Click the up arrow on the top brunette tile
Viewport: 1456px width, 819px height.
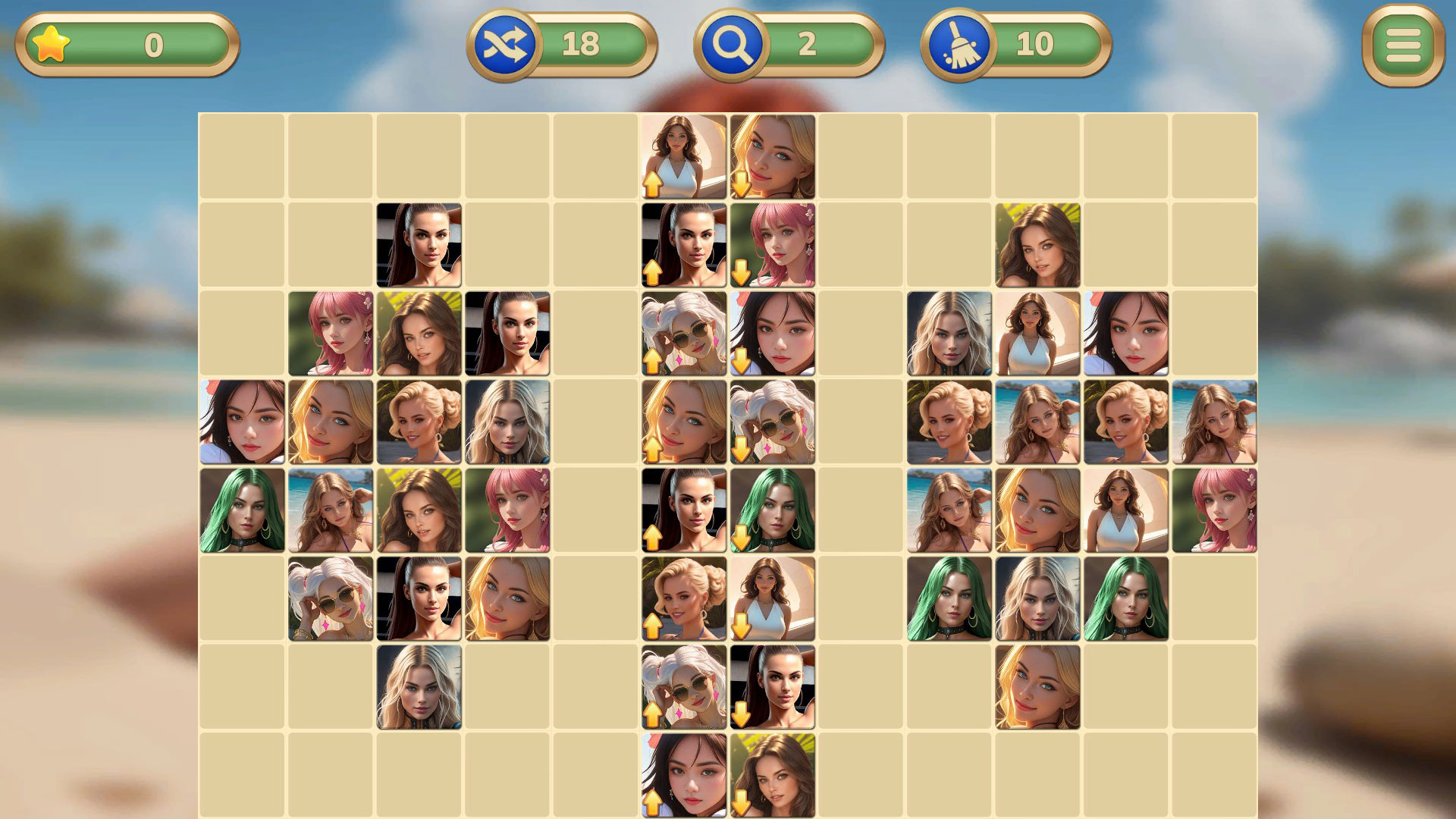pyautogui.click(x=653, y=184)
